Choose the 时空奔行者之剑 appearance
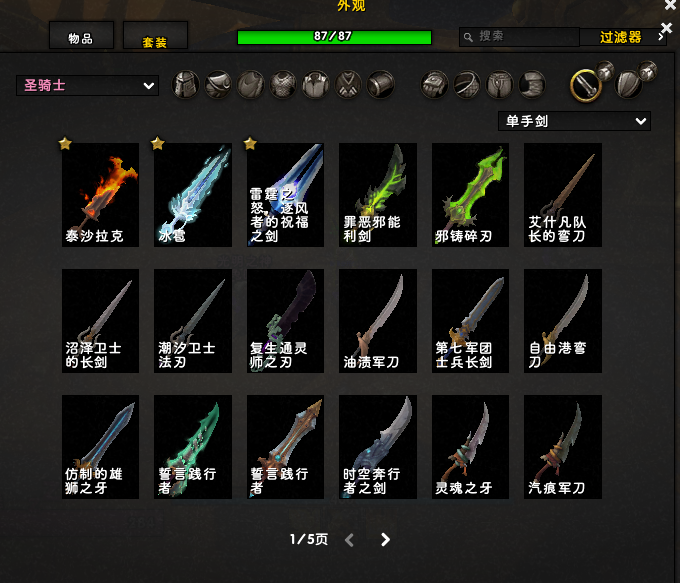Viewport: 680px width, 583px height. click(x=378, y=446)
